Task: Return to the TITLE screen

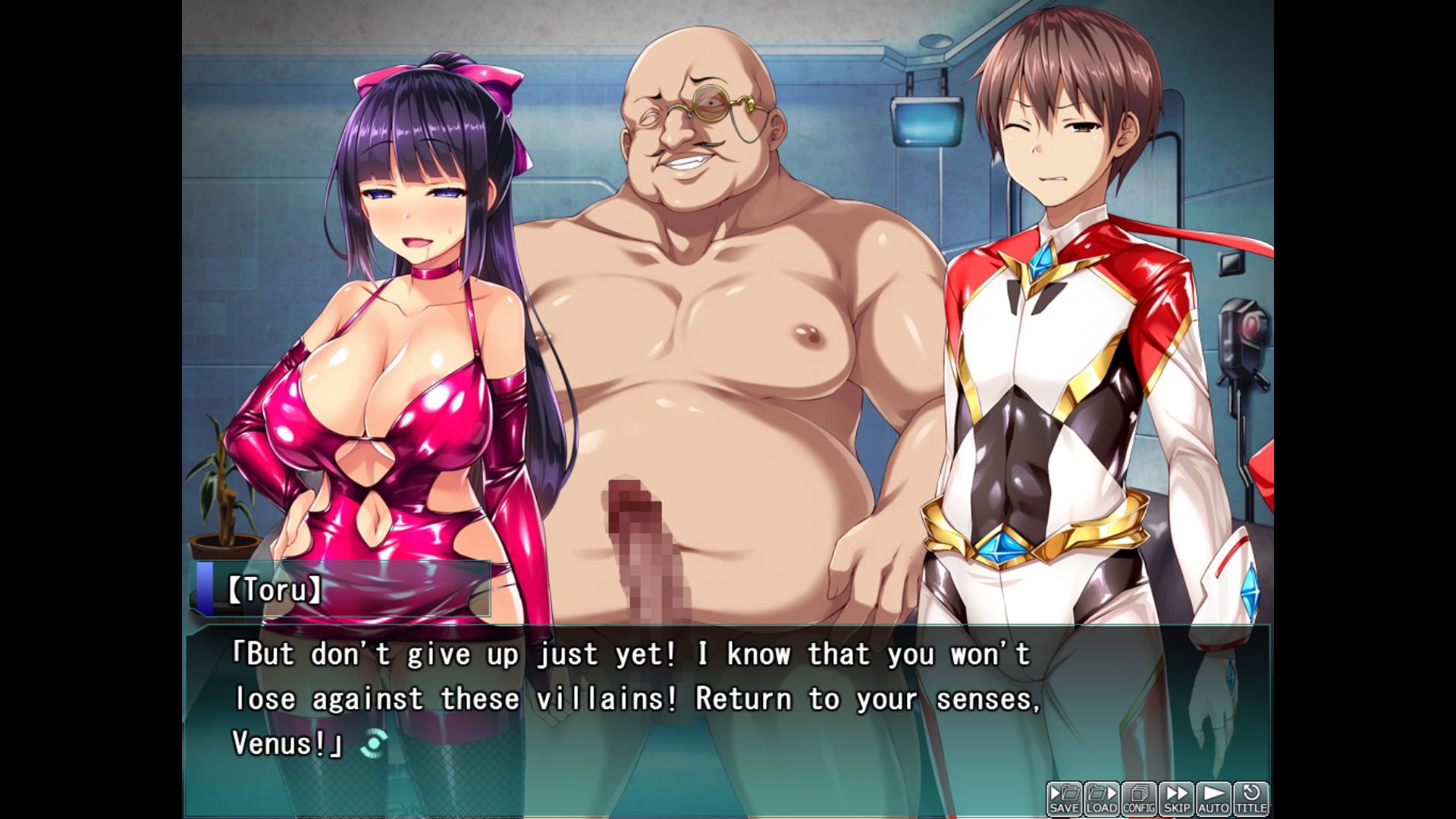Action: pos(1250,799)
